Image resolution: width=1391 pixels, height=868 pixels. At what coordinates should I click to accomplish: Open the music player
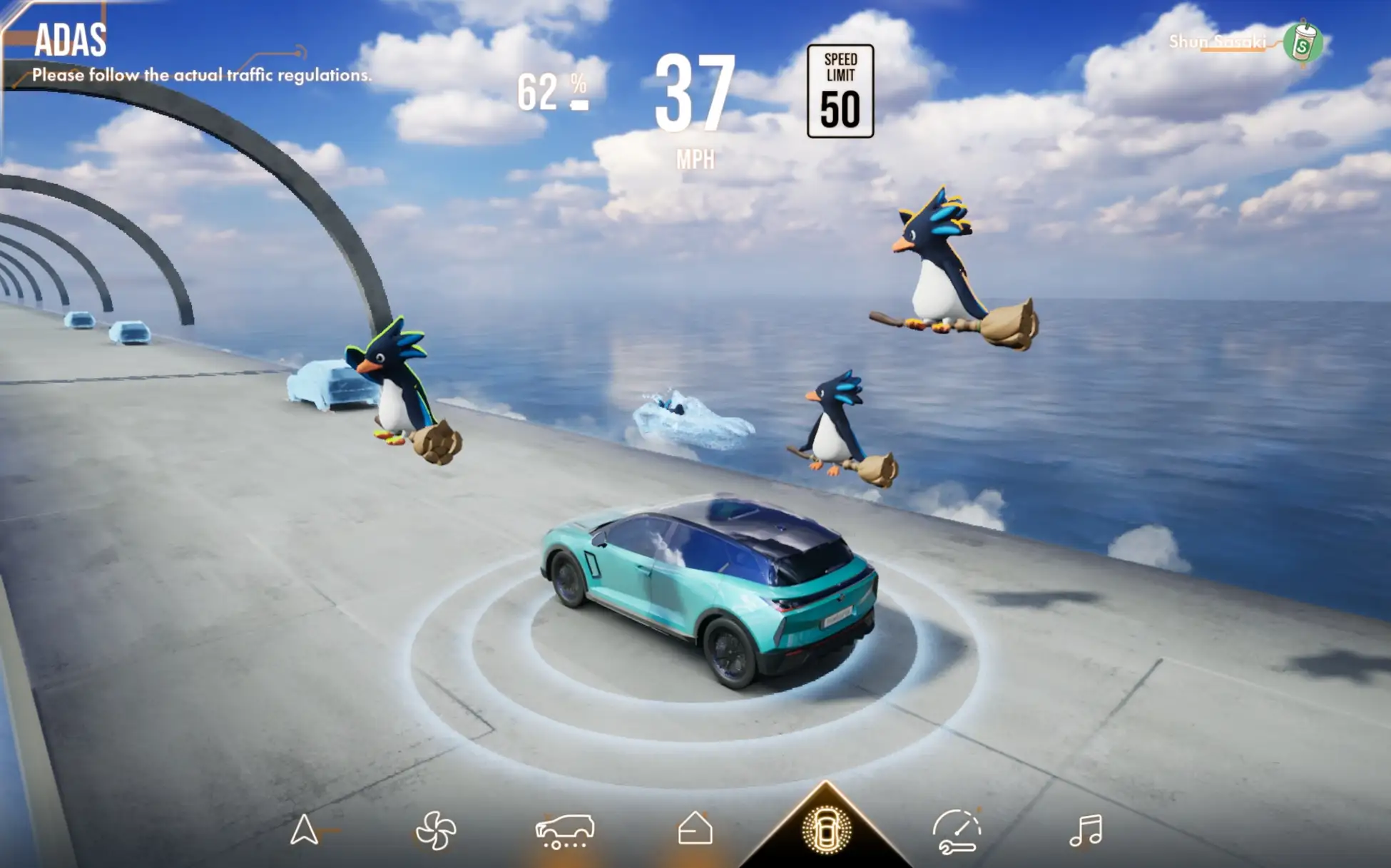point(1086,831)
